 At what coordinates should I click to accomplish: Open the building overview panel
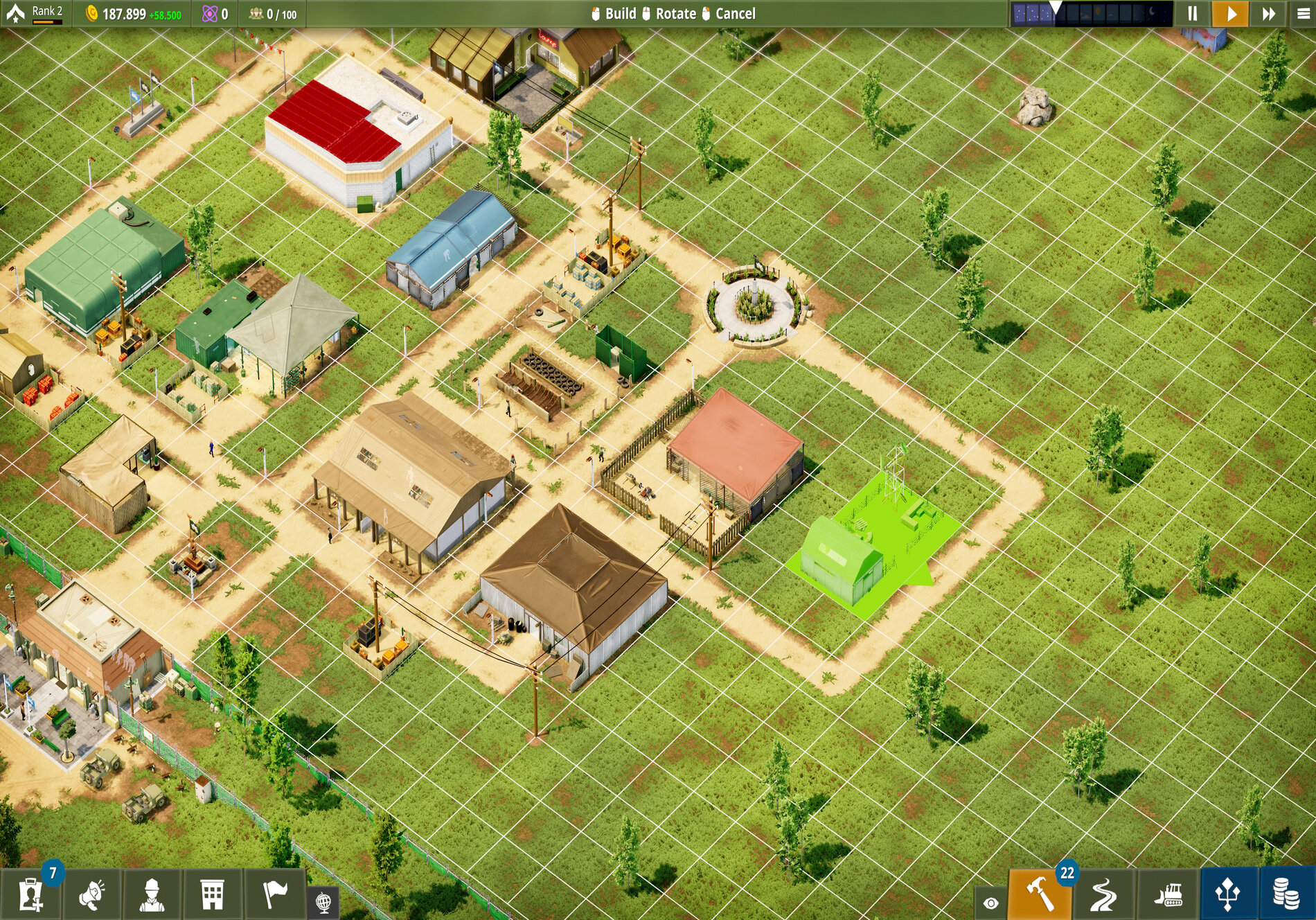pos(213,894)
